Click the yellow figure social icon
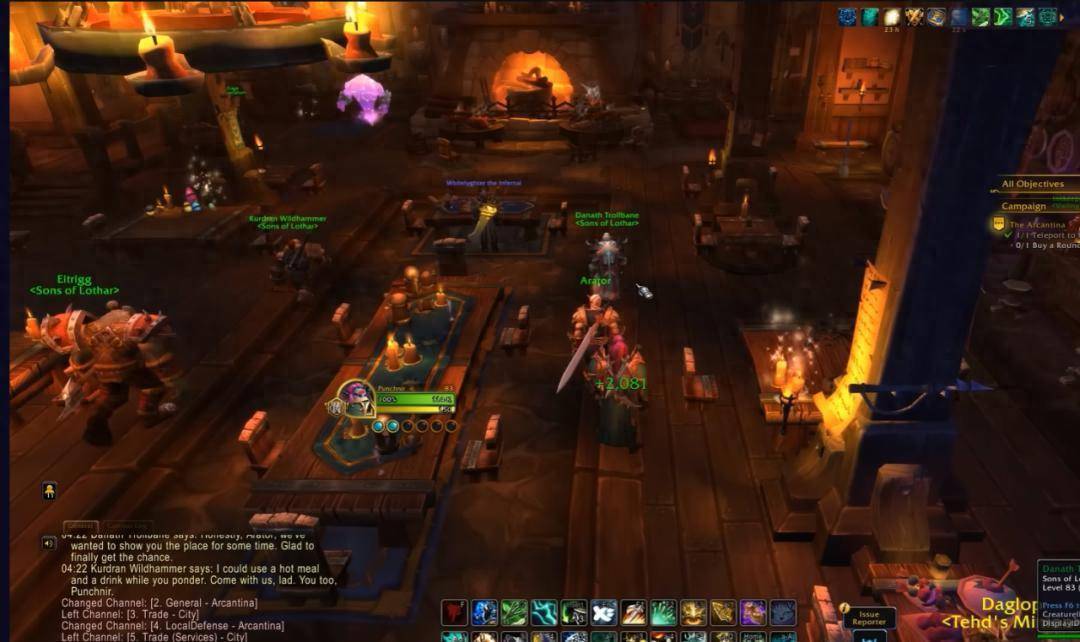Screen dimensions: 1080x642 pyautogui.click(x=48, y=490)
